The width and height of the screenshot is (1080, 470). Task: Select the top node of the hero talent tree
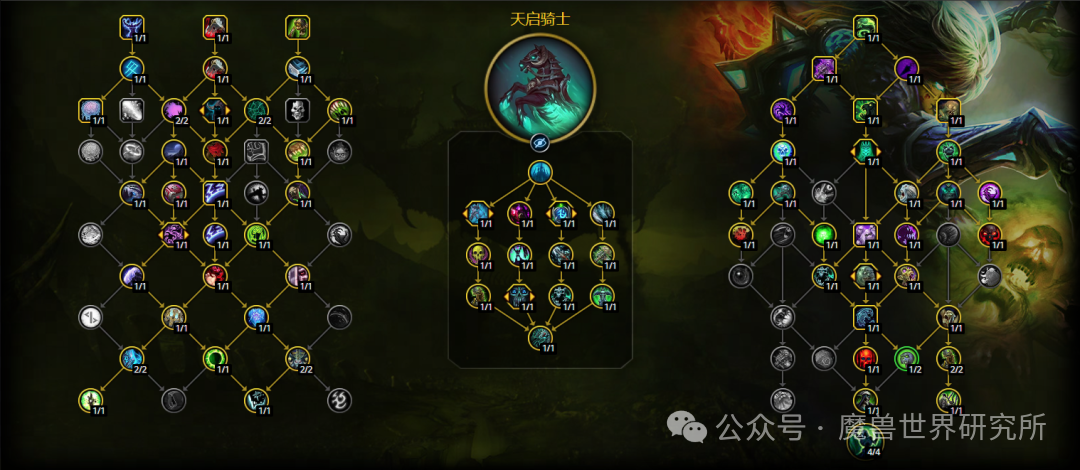click(540, 174)
